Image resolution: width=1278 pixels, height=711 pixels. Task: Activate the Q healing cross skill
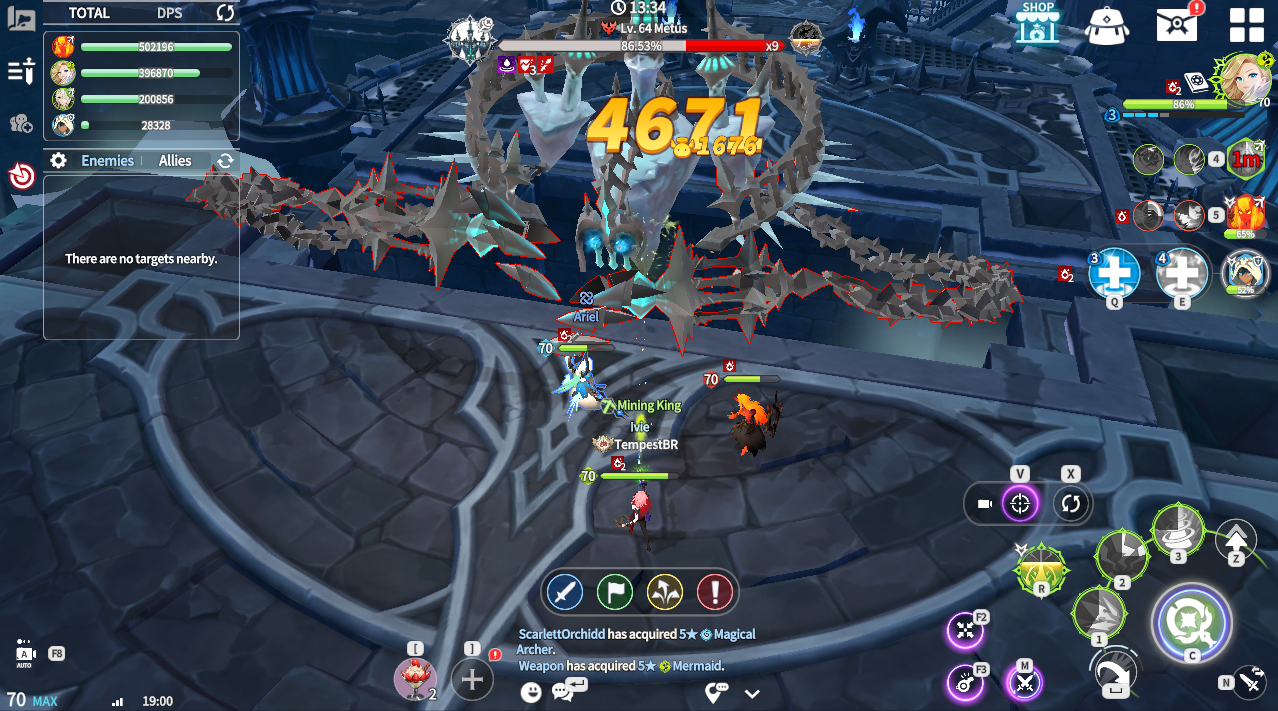(1114, 273)
